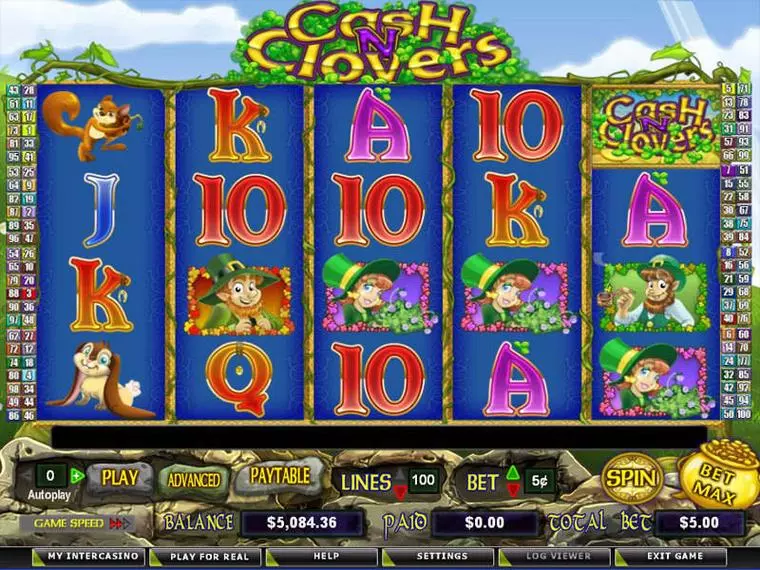Increase the autoplay spin count
The width and height of the screenshot is (760, 570).
tap(76, 475)
